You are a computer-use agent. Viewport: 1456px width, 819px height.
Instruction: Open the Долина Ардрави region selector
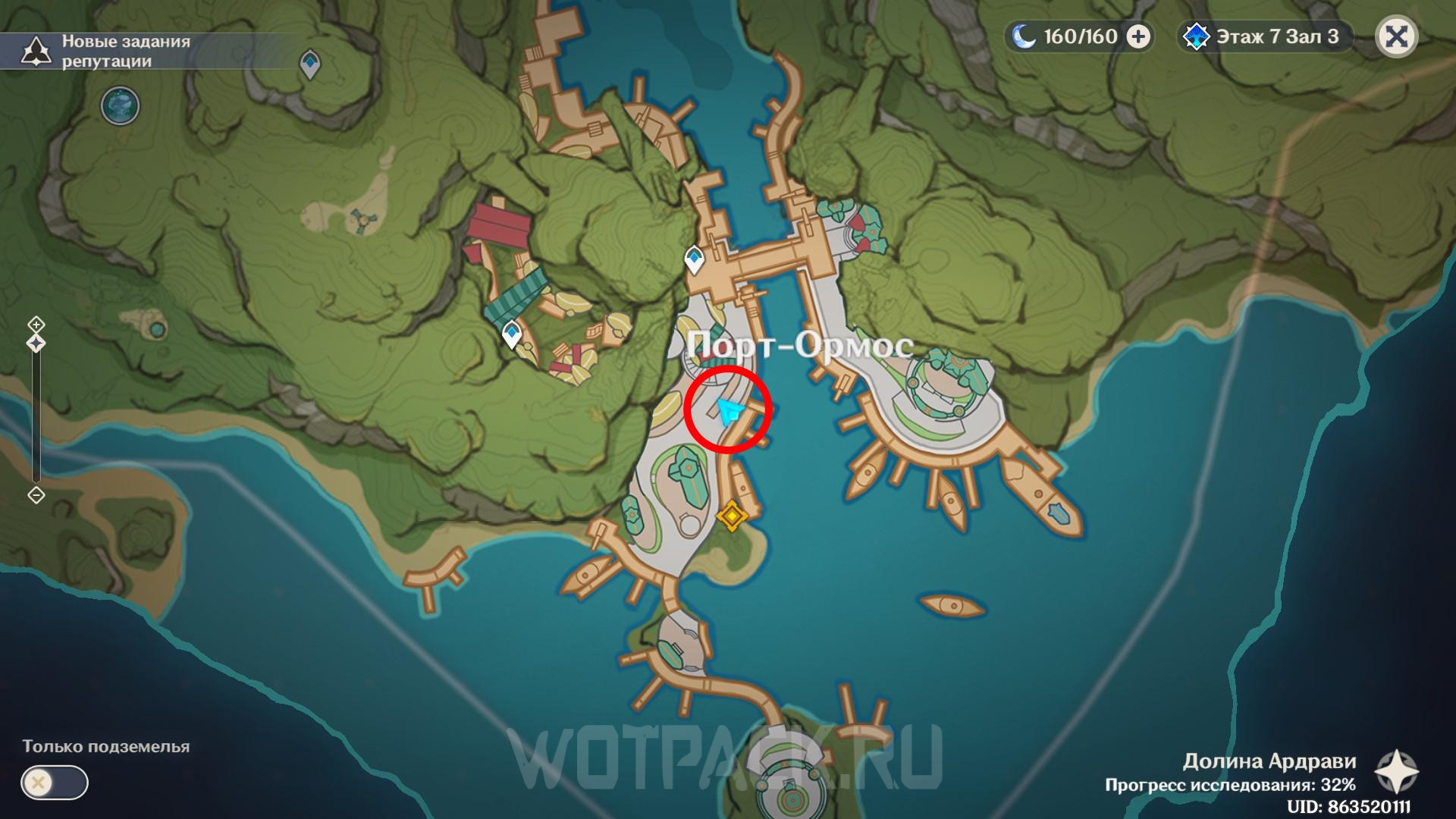[x=1397, y=771]
